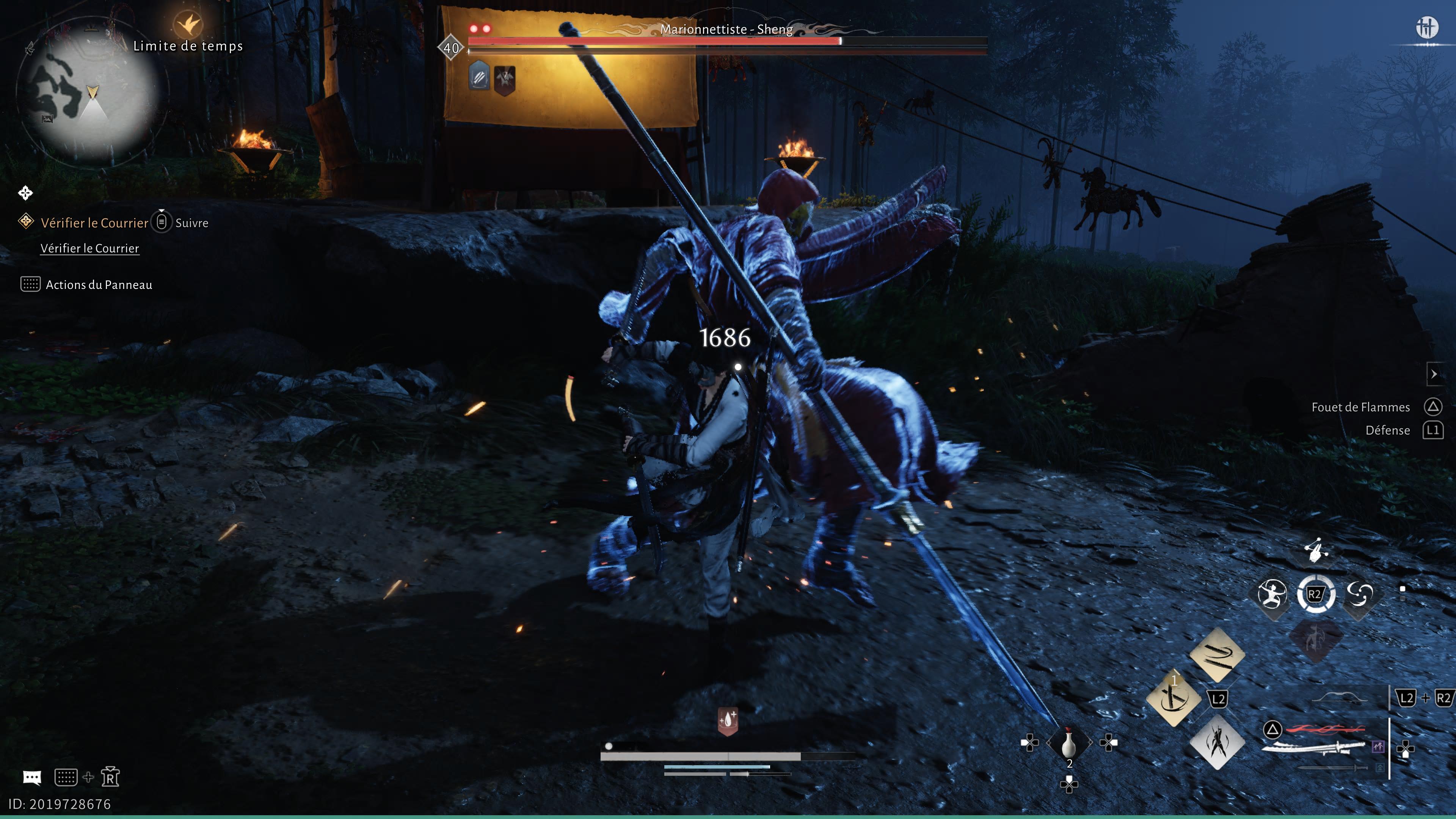
Task: Open Actions du Panneau
Action: coord(98,284)
